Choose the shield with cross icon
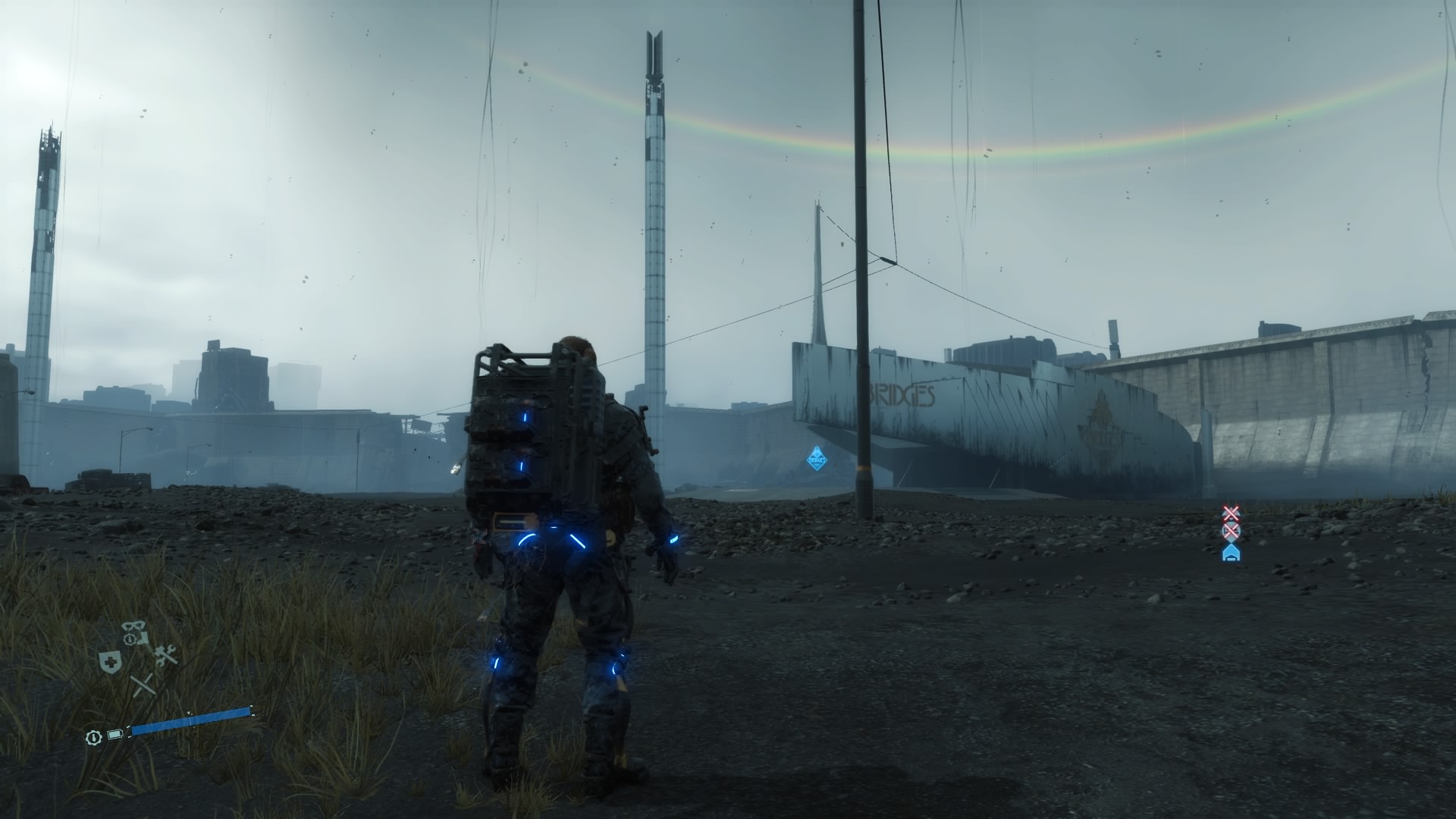The image size is (1456, 819). (x=110, y=662)
